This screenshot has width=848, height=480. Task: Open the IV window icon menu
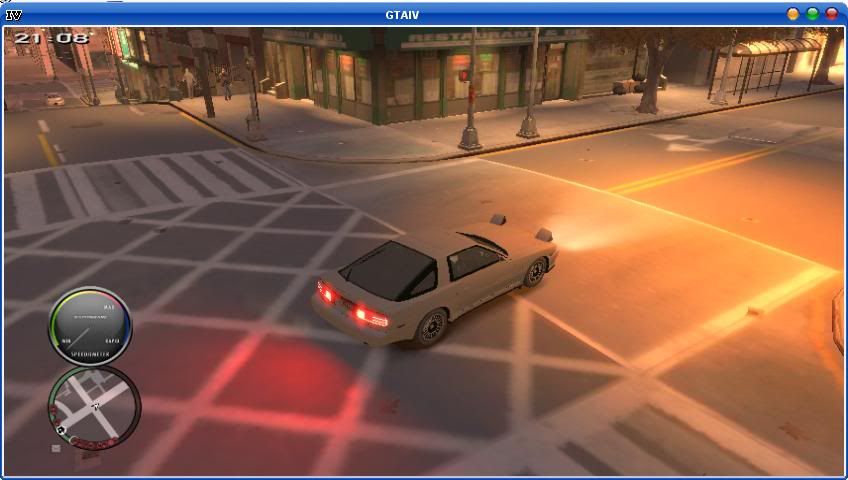[14, 14]
